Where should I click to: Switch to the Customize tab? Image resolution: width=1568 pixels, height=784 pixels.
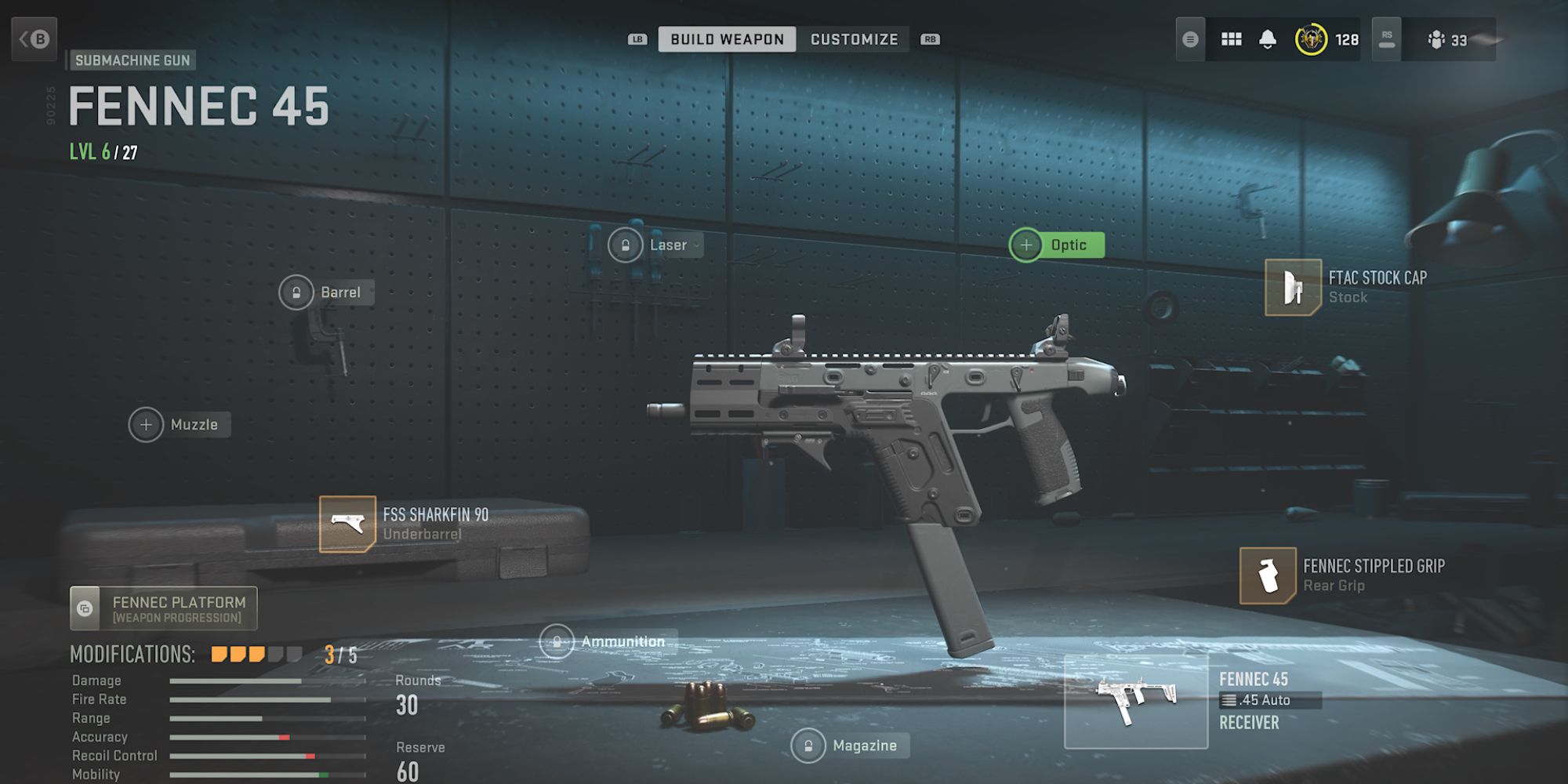click(855, 39)
